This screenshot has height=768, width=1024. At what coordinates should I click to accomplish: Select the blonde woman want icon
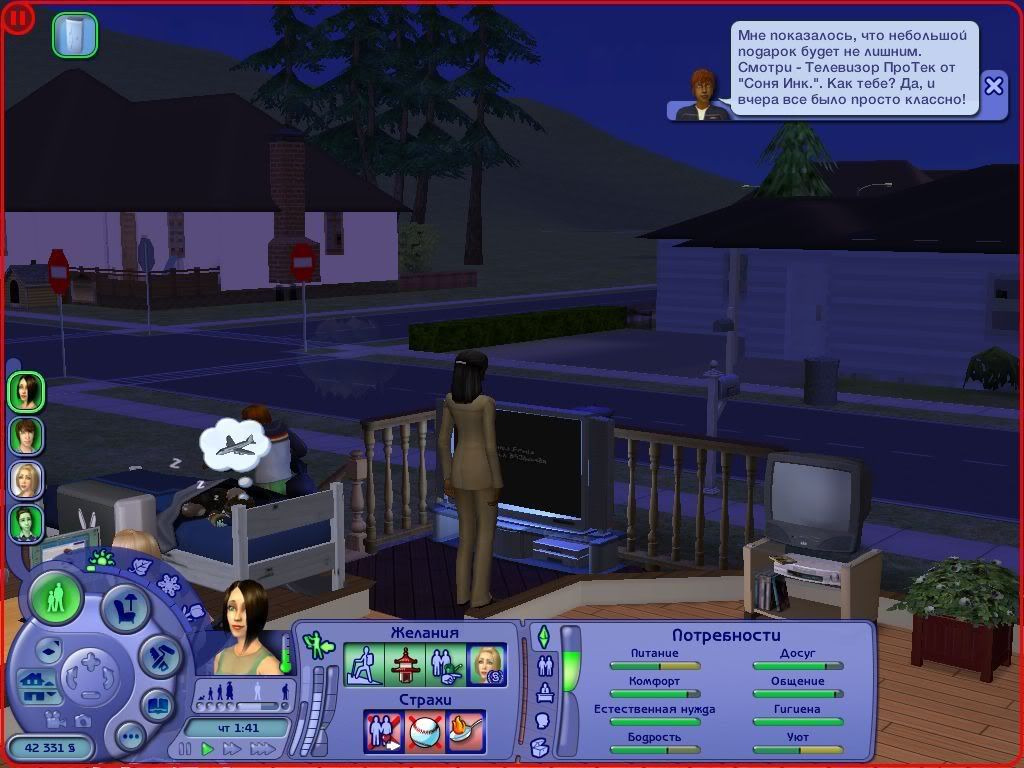pos(487,665)
